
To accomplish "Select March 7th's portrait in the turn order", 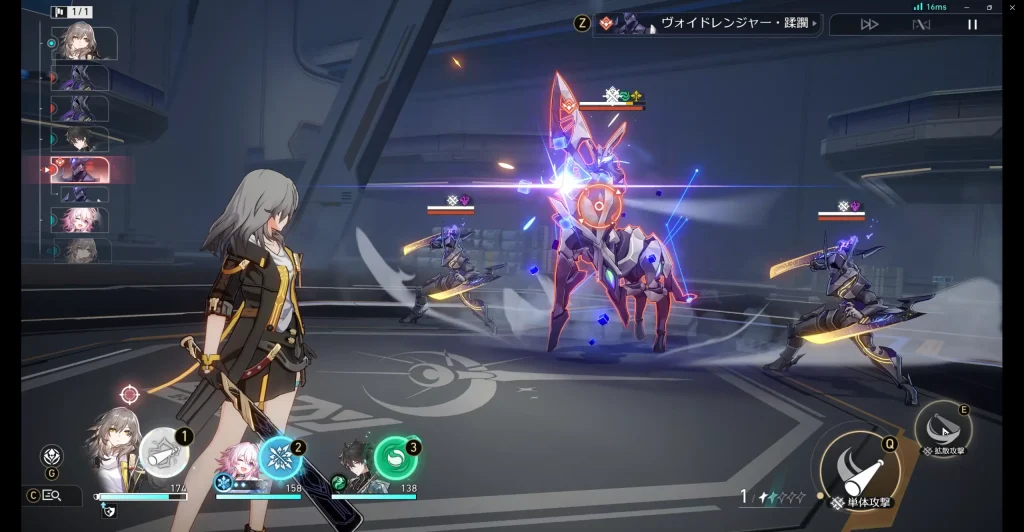I will click(82, 220).
